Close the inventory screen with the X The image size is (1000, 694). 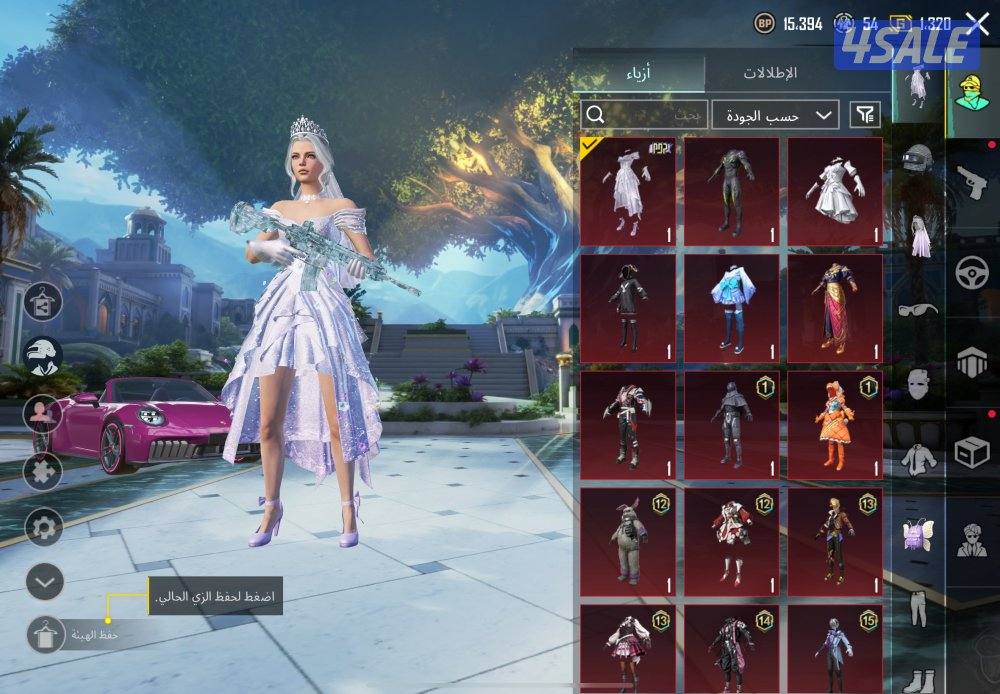click(x=977, y=24)
